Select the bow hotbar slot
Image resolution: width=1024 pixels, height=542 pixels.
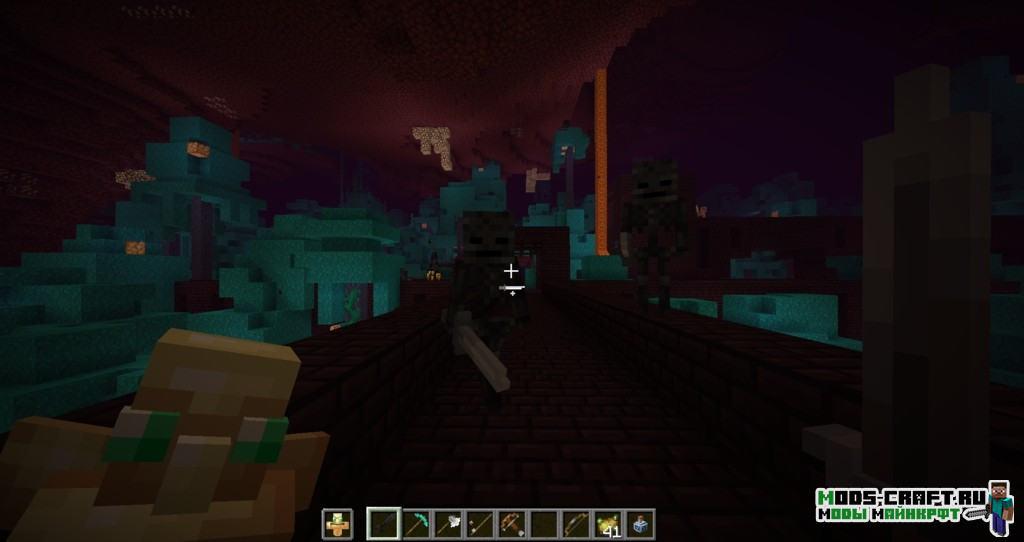(x=575, y=522)
